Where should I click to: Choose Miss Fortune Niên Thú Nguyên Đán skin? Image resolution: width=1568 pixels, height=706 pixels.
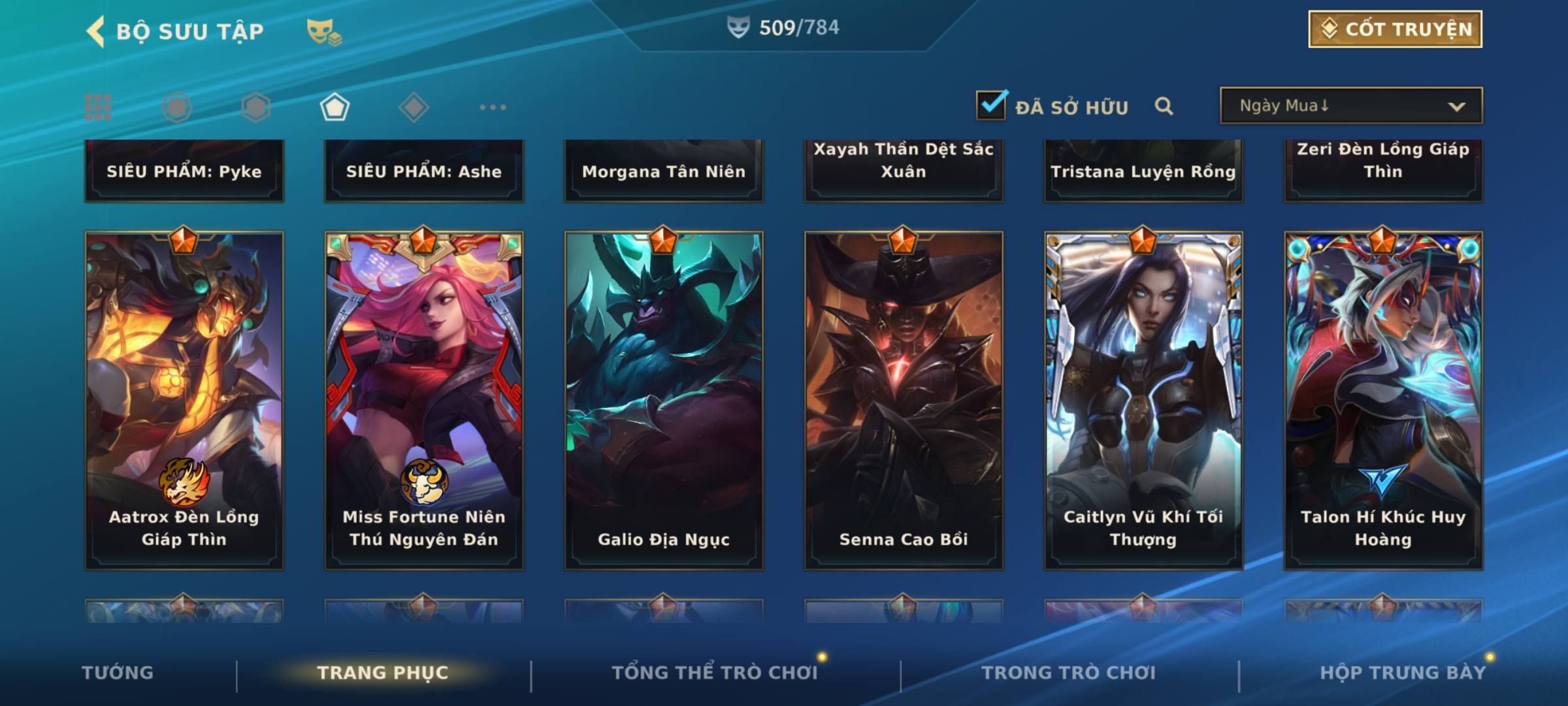(x=424, y=400)
